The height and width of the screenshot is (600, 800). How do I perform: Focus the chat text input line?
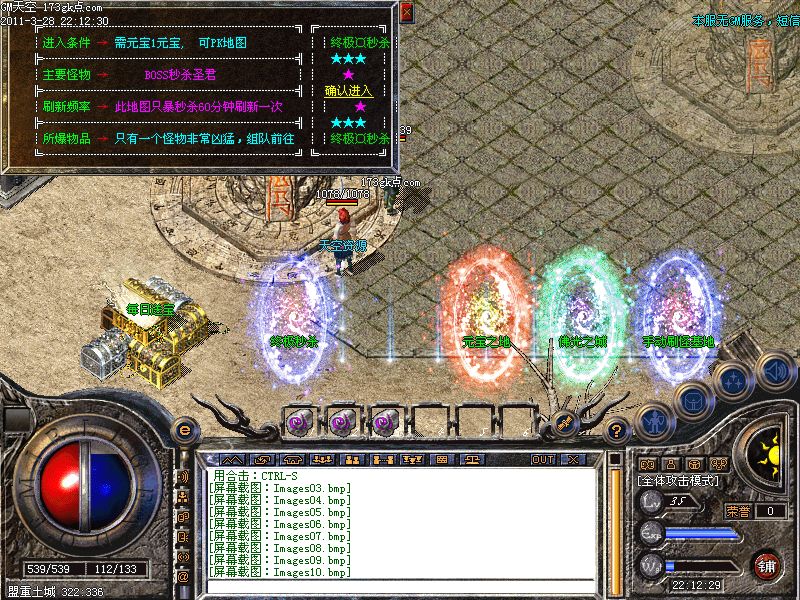400,586
